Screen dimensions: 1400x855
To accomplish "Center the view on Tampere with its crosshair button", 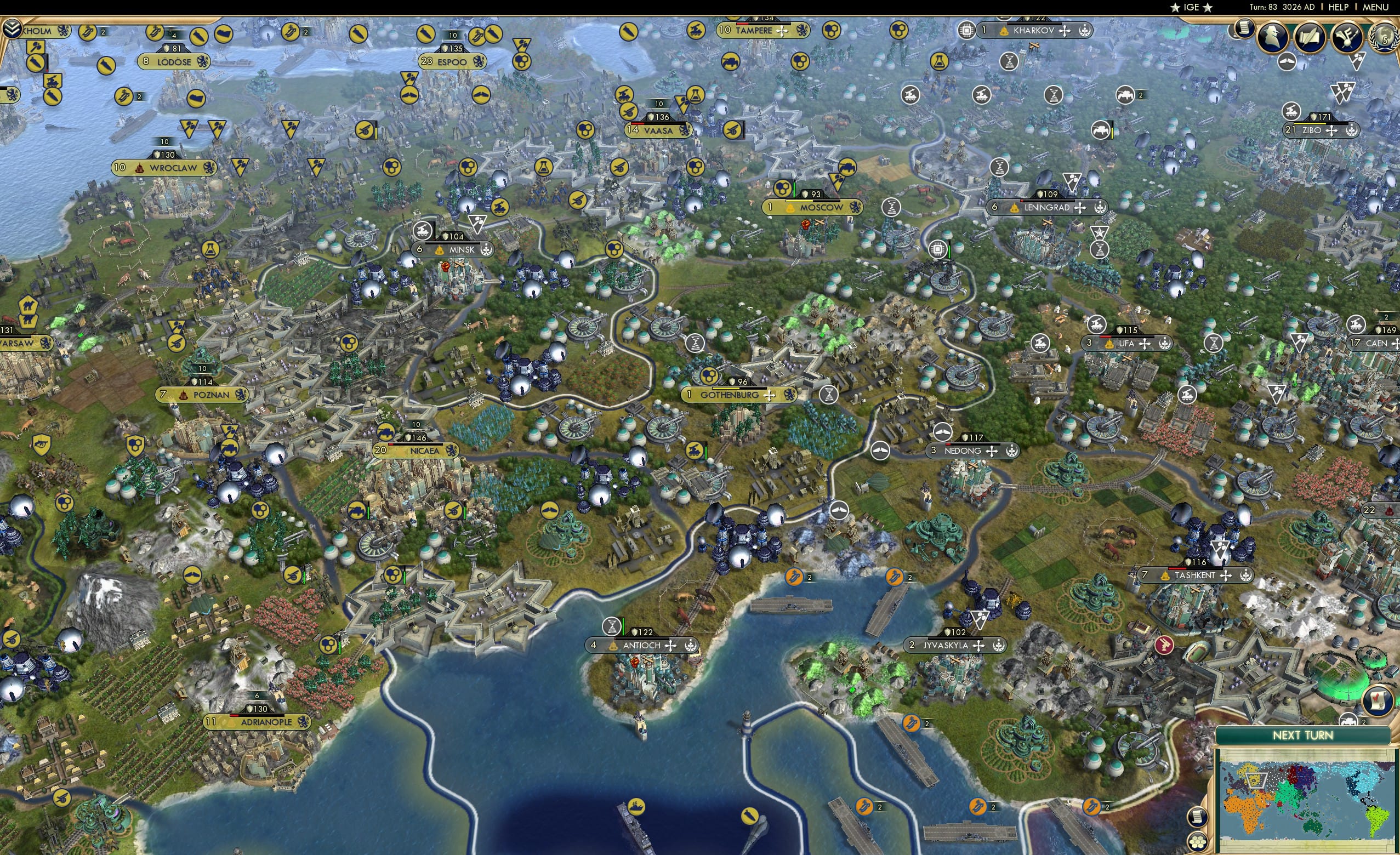I will pos(782,32).
